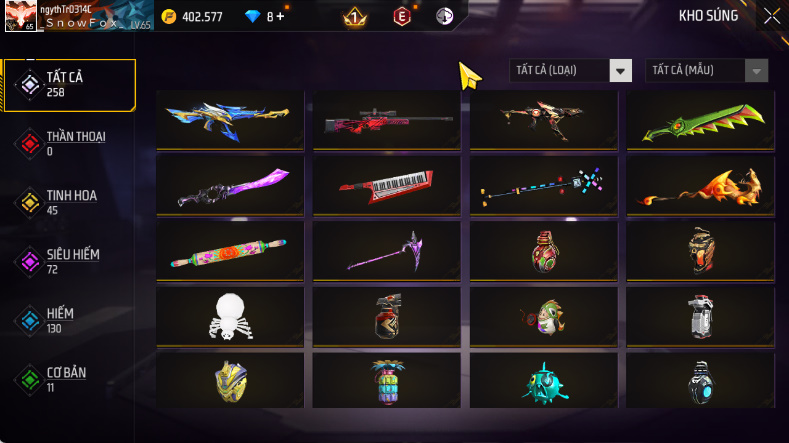Open the TINH HOA category
The height and width of the screenshot is (443, 789).
click(x=70, y=202)
